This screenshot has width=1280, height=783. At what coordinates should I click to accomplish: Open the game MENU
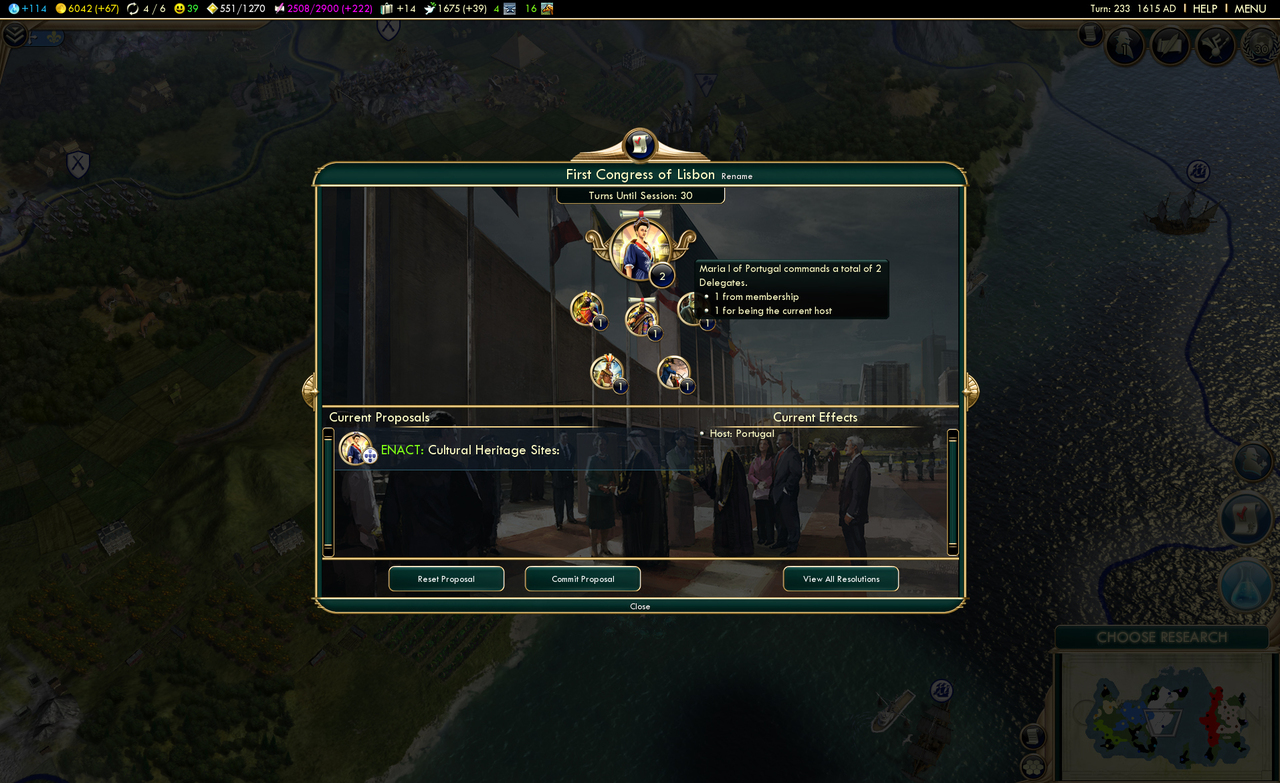click(x=1250, y=8)
